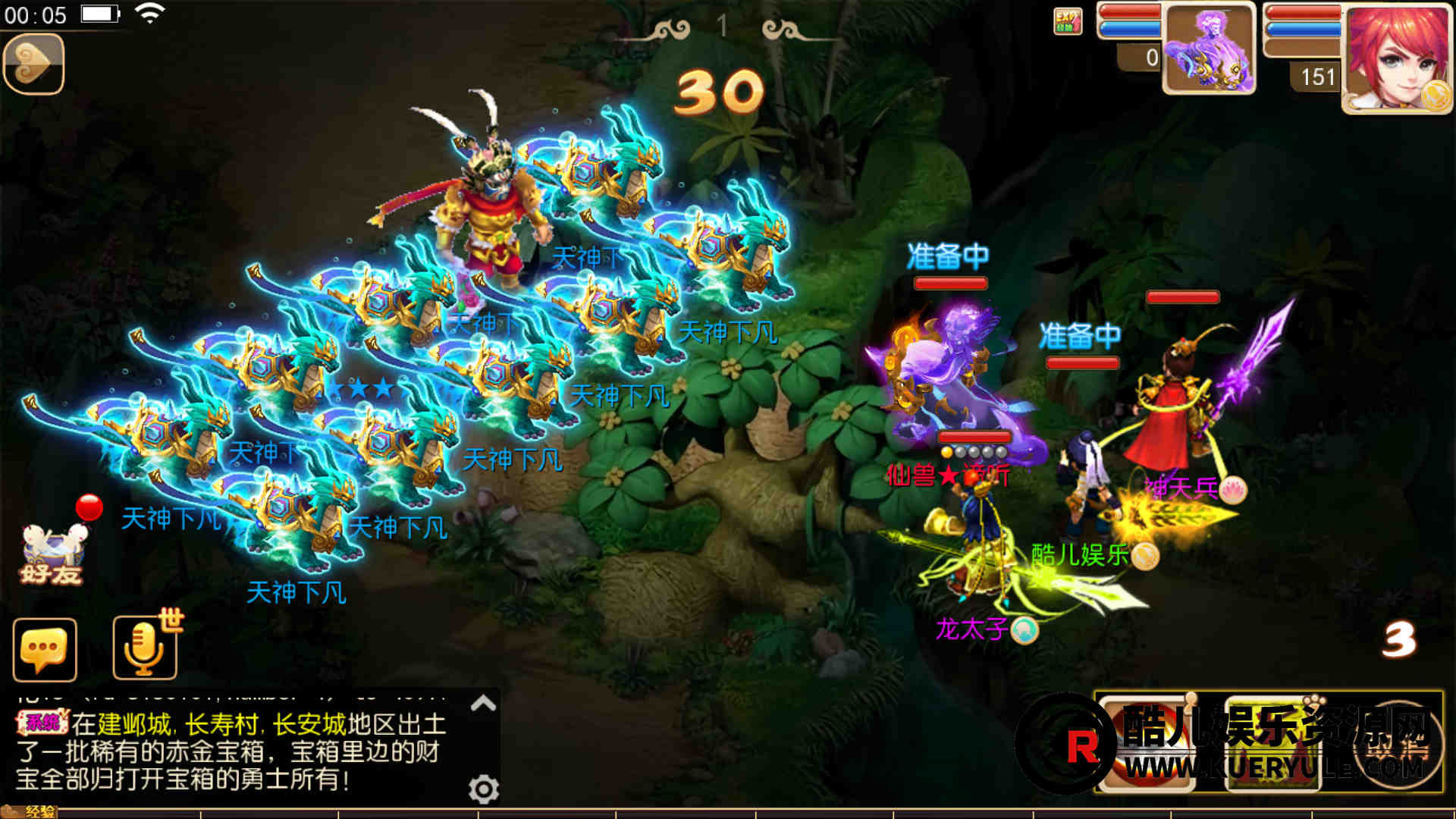This screenshot has height=819, width=1456.
Task: Open the chat speech bubble button
Action: [45, 650]
